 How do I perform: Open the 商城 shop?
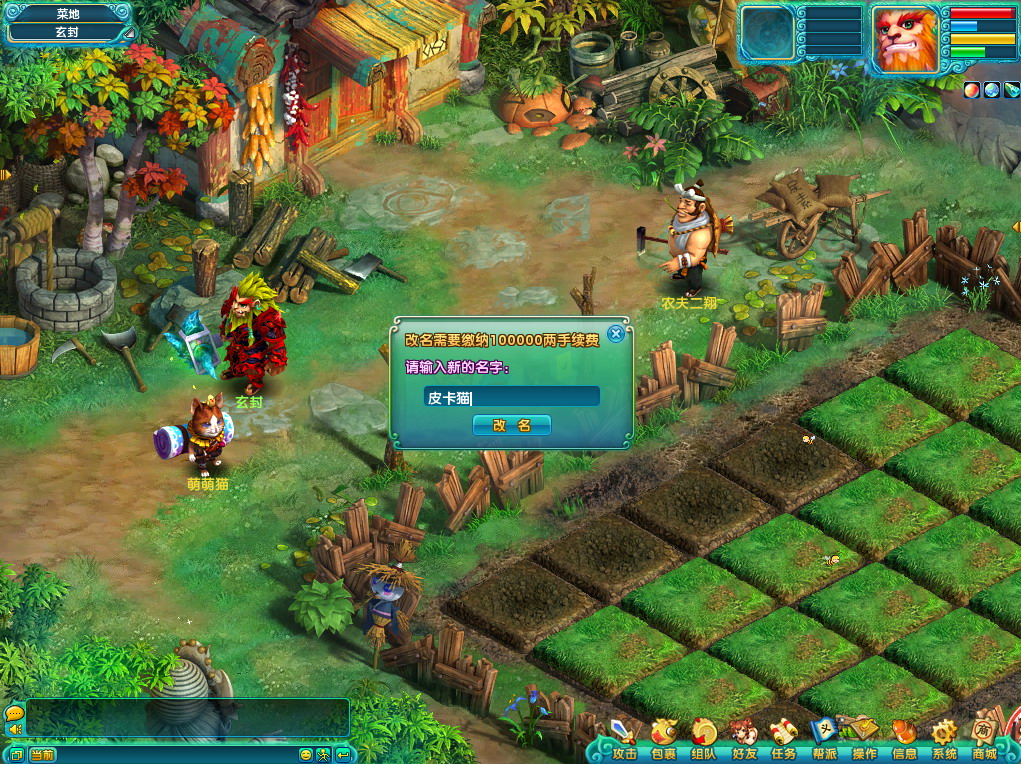[x=985, y=741]
